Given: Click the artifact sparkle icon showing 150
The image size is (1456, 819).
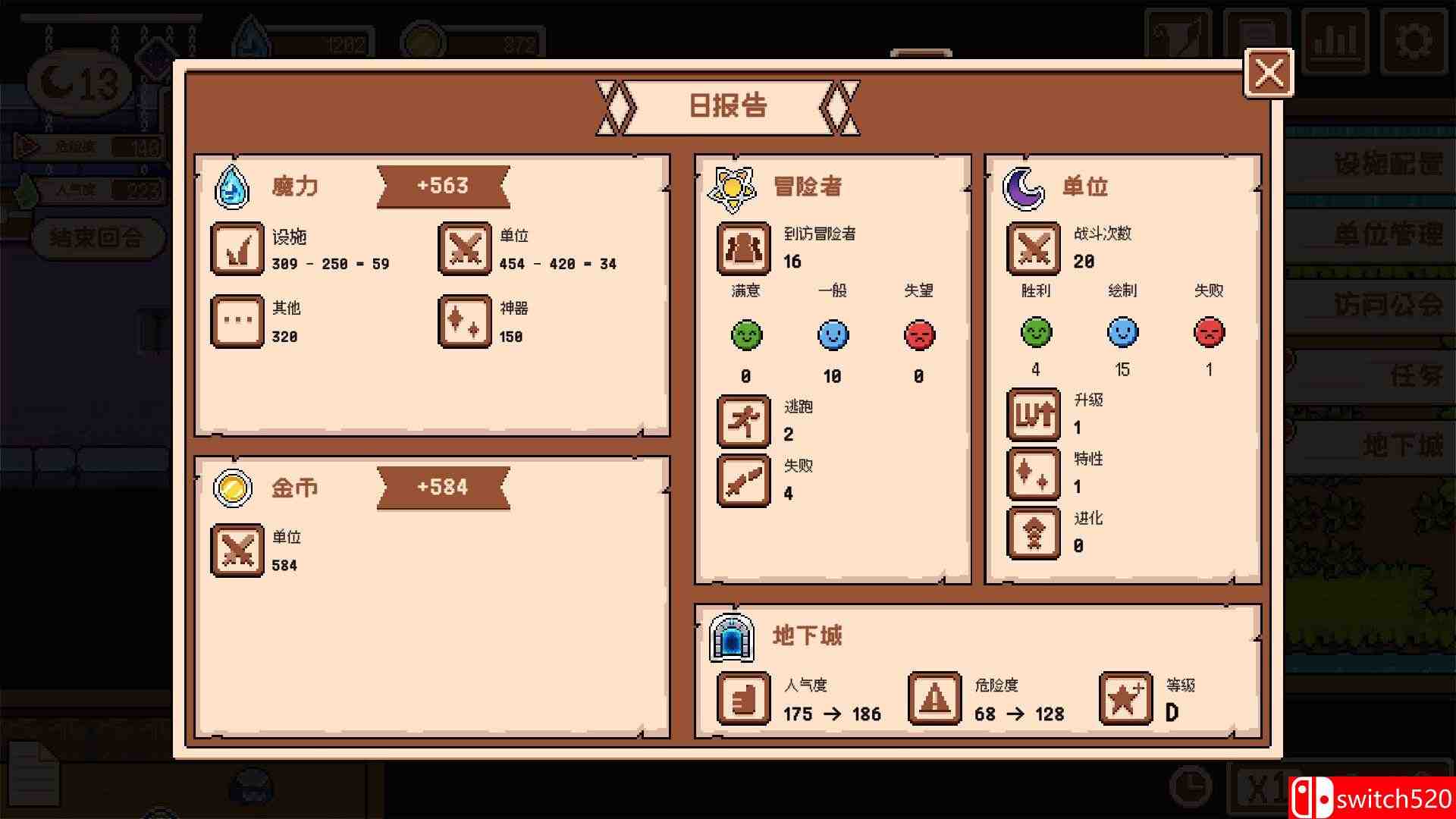Looking at the screenshot, I should (x=465, y=321).
